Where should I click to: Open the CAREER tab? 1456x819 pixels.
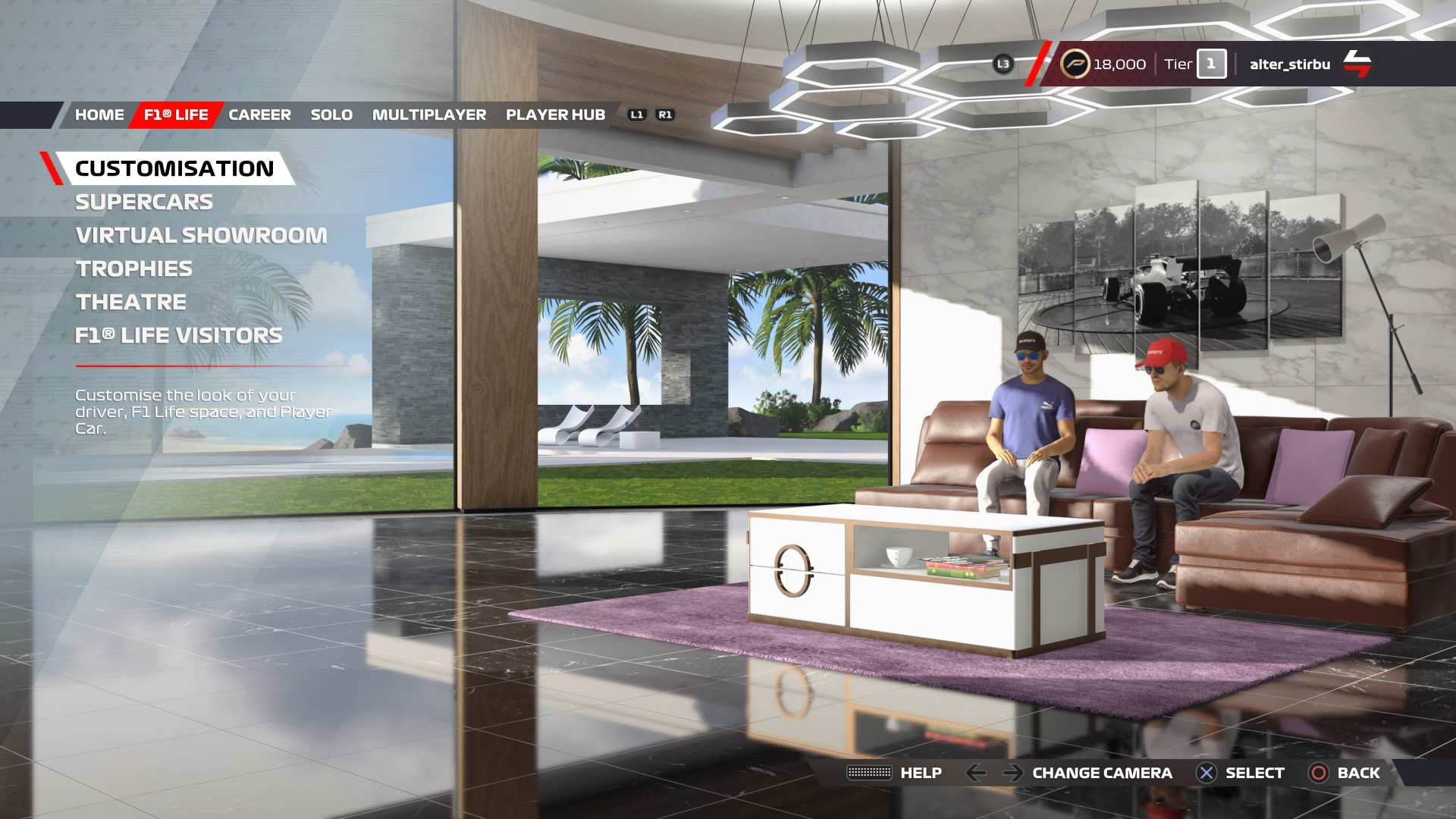(259, 115)
